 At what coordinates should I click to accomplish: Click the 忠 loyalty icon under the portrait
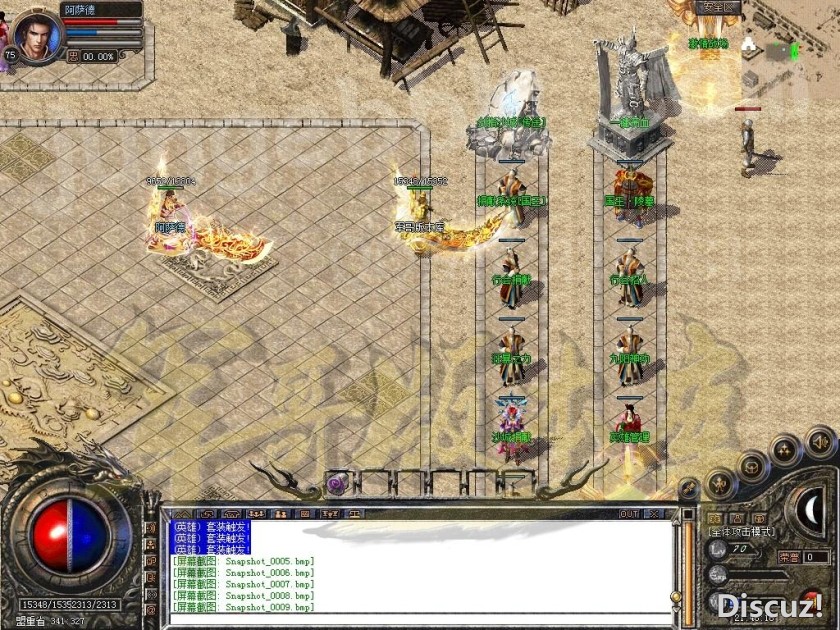[x=73, y=56]
